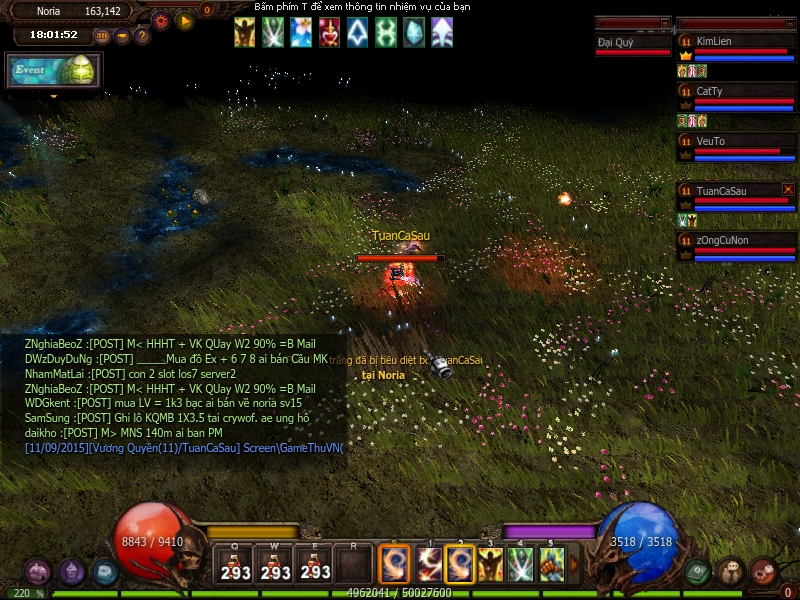Use the potion in the W slot
The height and width of the screenshot is (600, 800).
275,564
